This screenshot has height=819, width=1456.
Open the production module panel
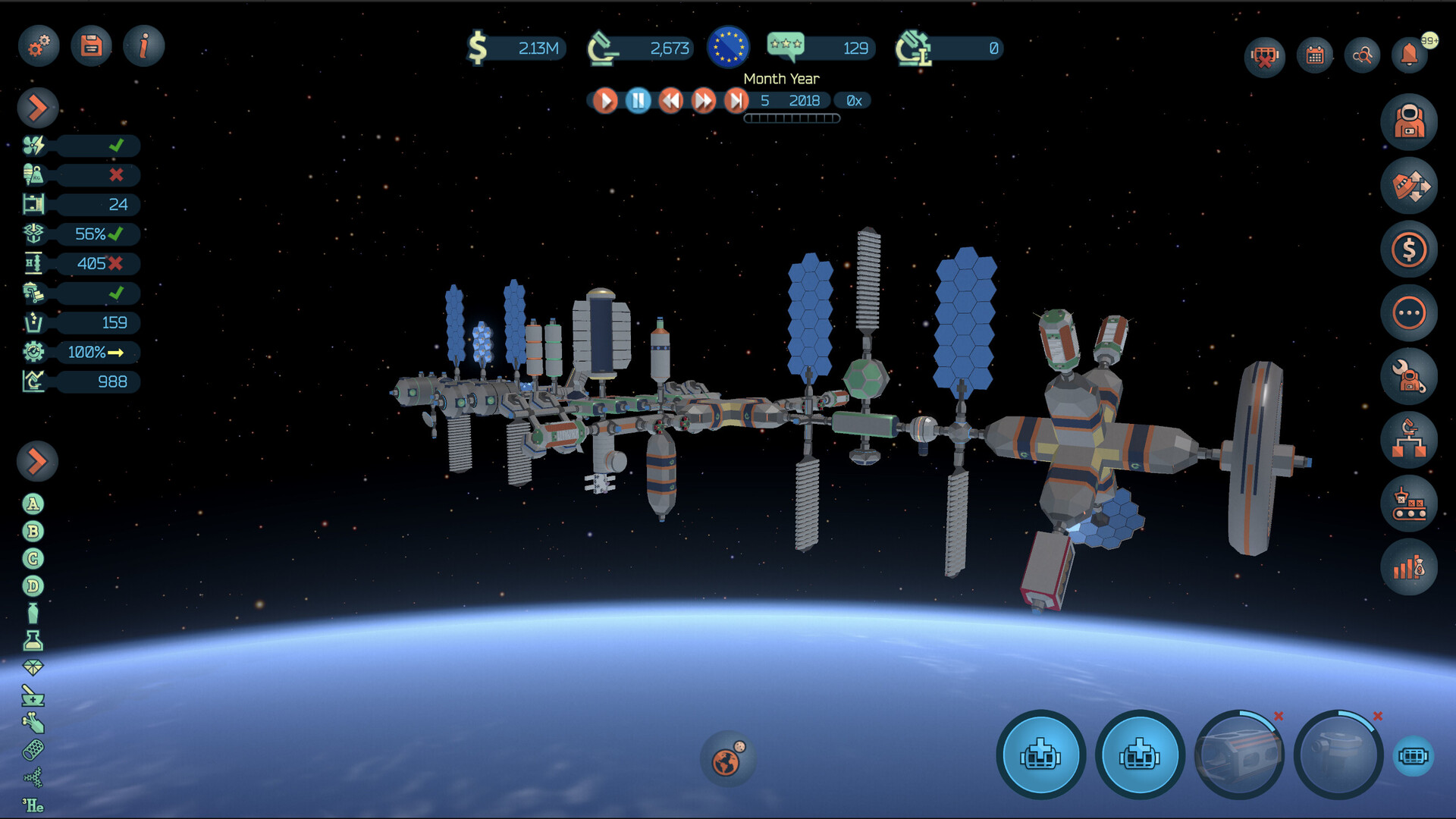(x=1409, y=502)
